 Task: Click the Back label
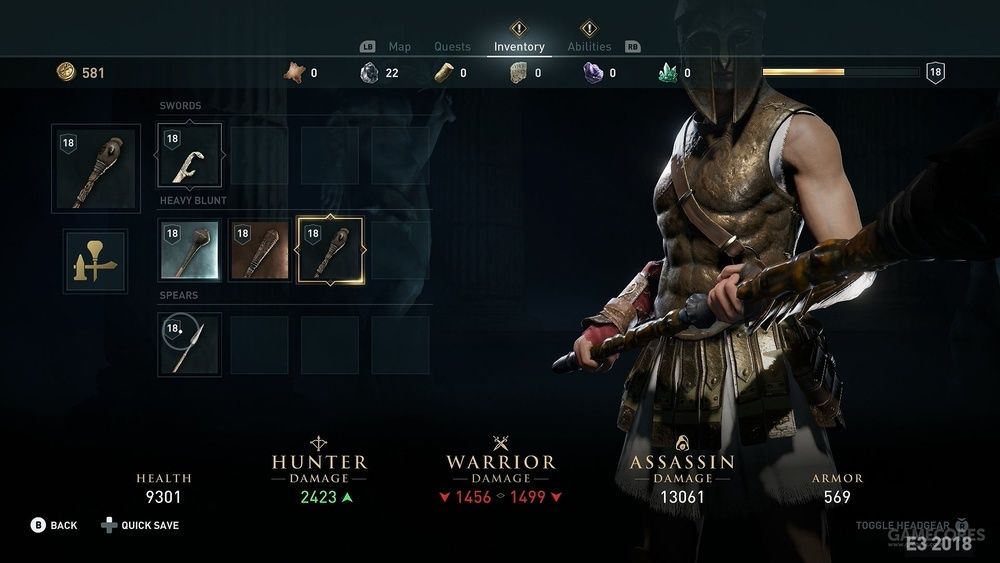[63, 525]
